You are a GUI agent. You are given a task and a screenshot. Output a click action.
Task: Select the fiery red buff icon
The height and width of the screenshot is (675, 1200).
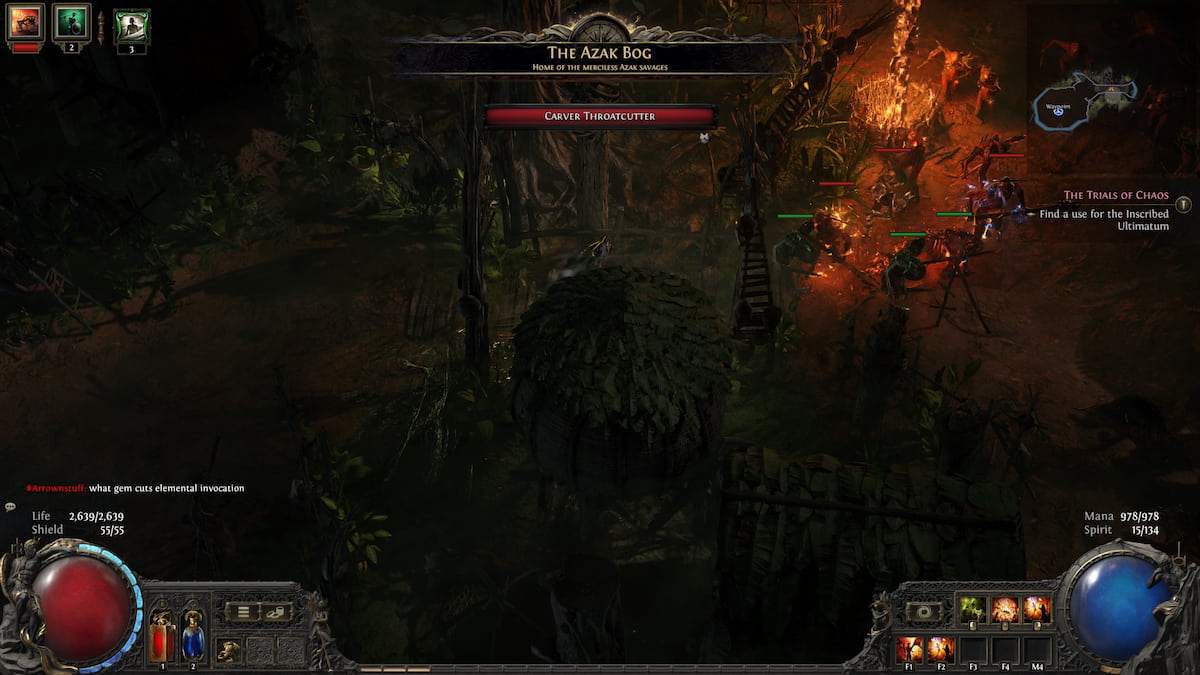pyautogui.click(x=25, y=23)
